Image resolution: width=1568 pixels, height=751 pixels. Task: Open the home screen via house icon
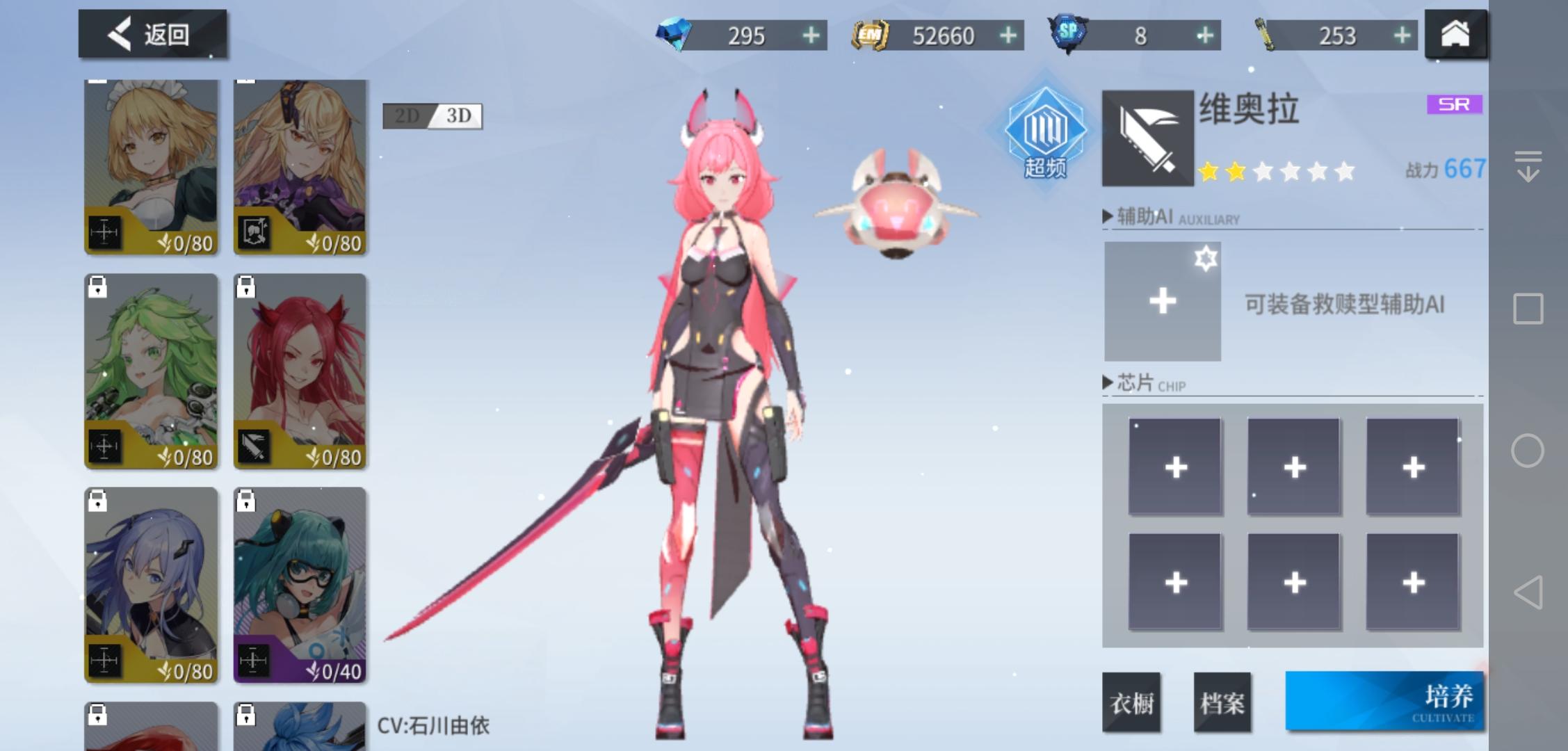(1455, 33)
